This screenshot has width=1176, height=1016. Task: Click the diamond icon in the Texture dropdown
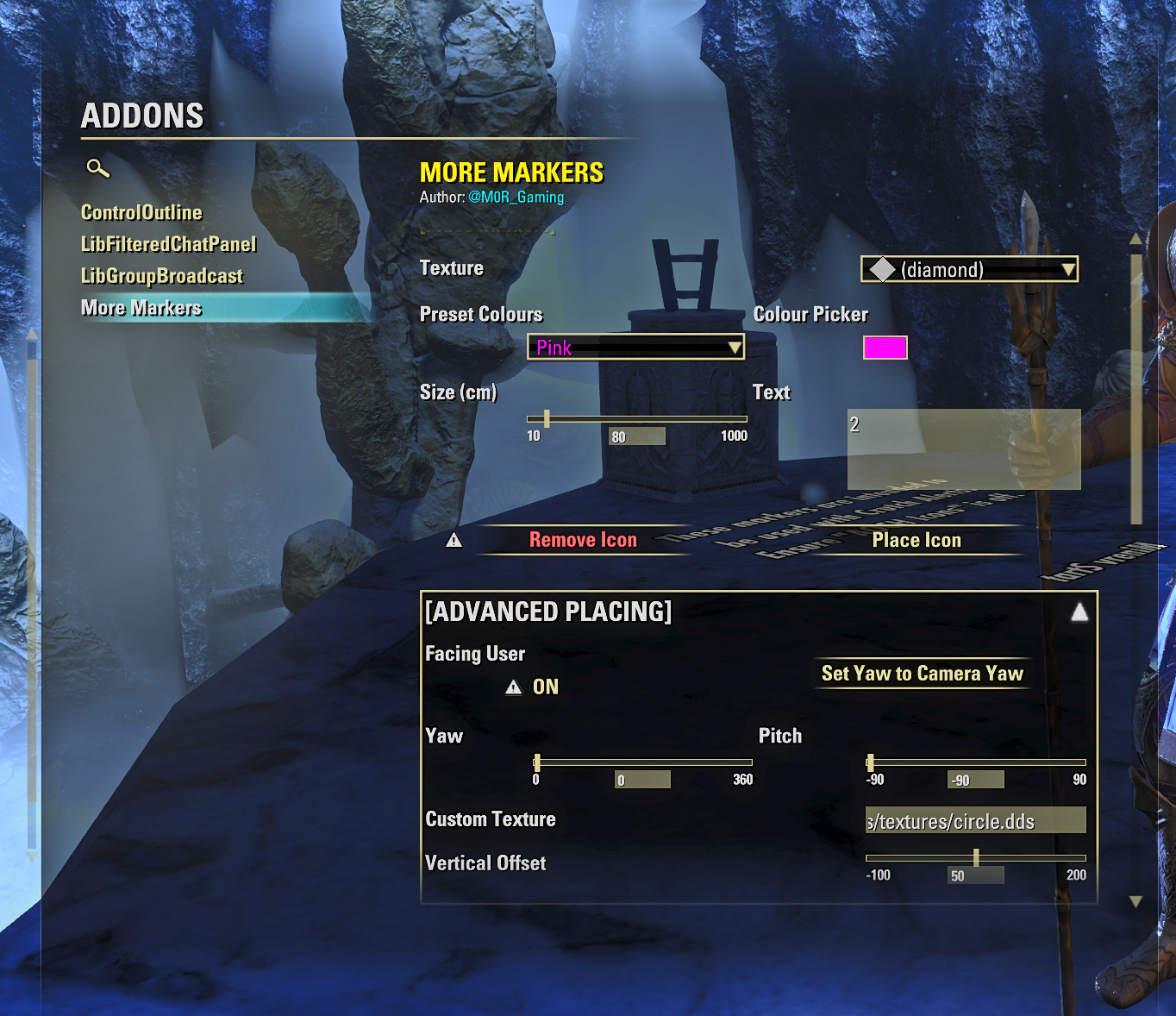[x=881, y=269]
